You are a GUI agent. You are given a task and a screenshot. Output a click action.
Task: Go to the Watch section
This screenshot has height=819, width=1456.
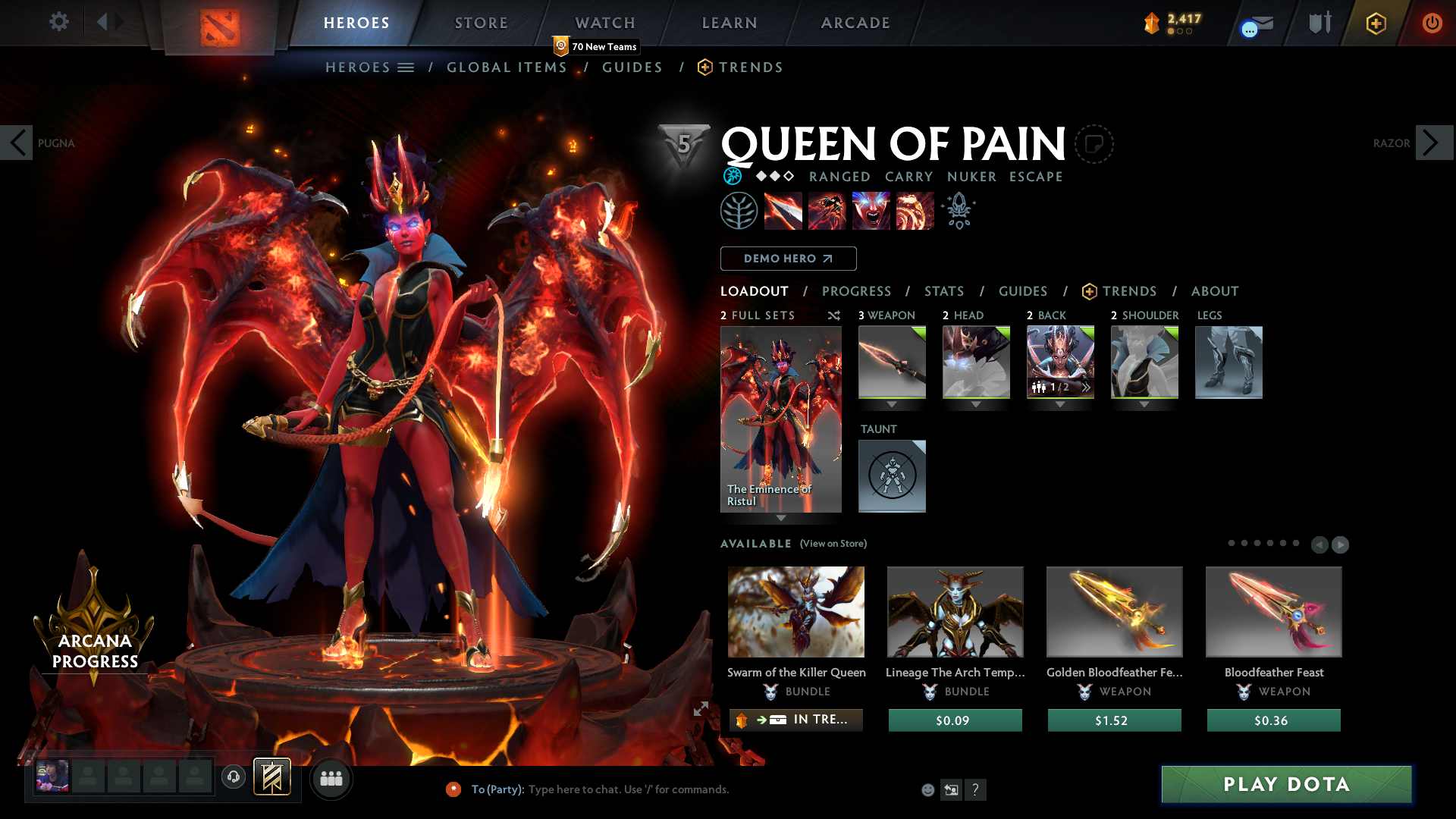pyautogui.click(x=604, y=23)
